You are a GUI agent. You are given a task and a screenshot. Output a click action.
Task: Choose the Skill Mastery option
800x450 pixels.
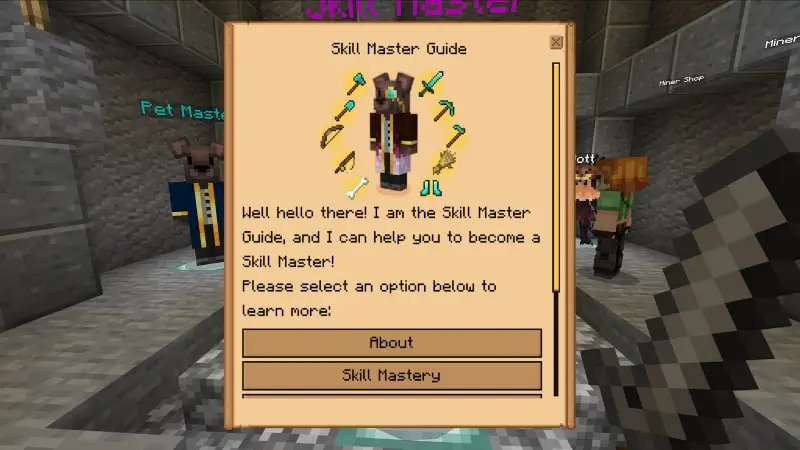click(391, 376)
